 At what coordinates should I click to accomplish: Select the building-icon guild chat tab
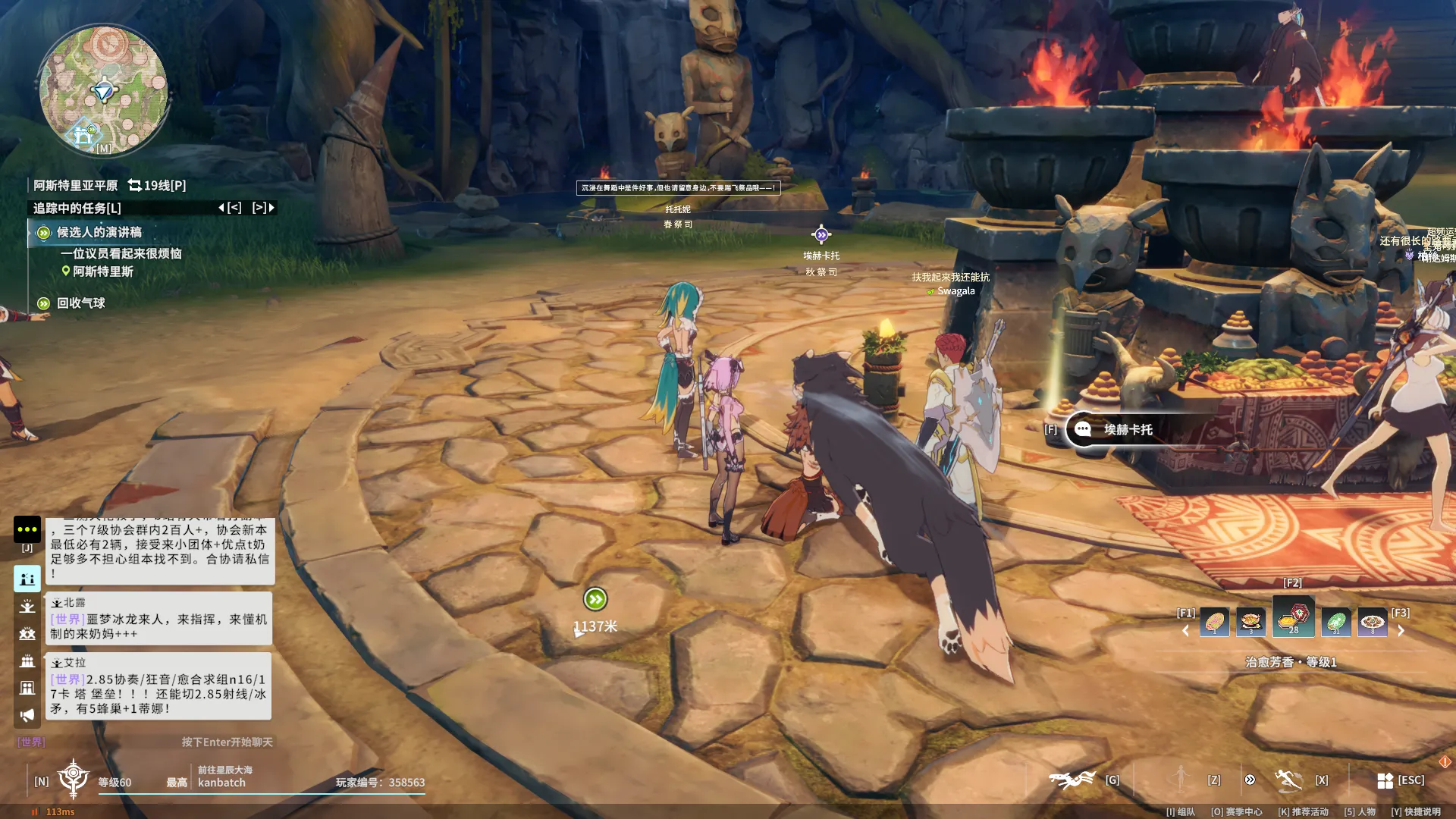click(x=27, y=688)
